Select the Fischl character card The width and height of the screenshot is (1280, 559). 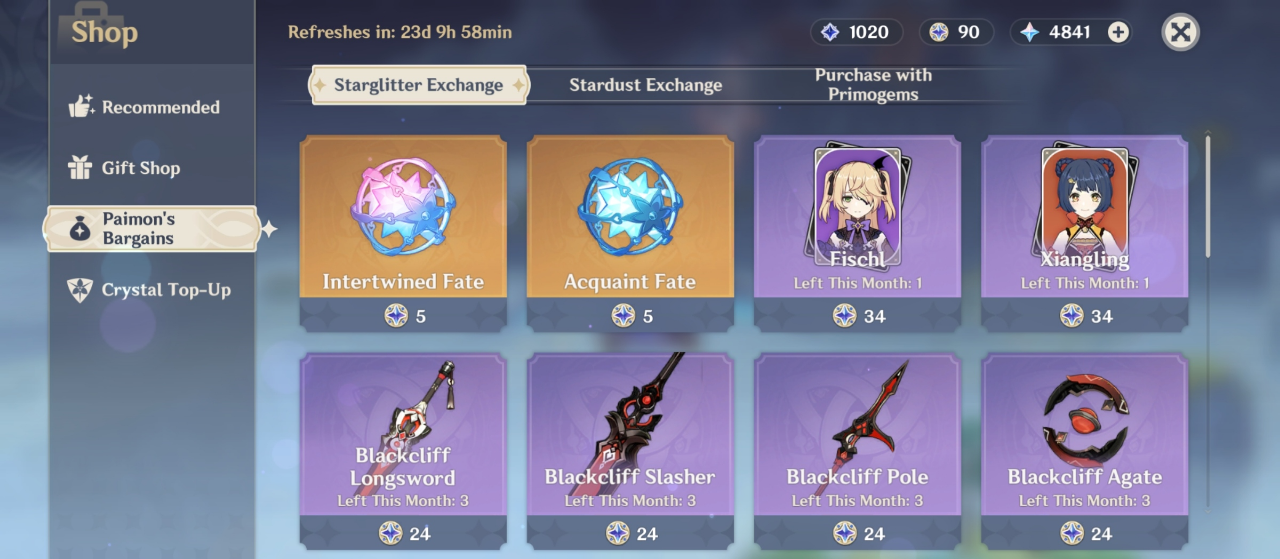coord(857,232)
